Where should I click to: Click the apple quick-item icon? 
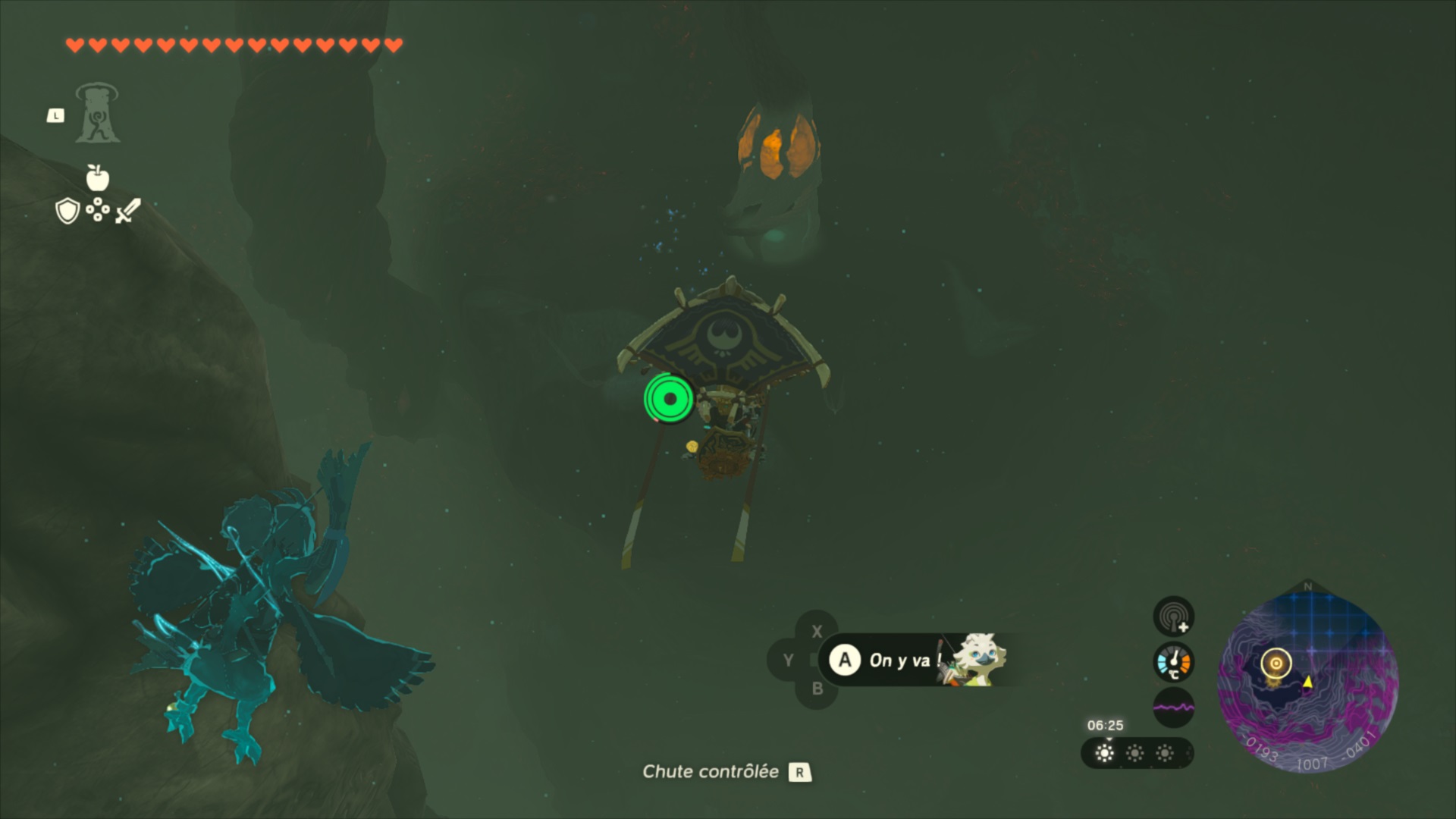[98, 177]
